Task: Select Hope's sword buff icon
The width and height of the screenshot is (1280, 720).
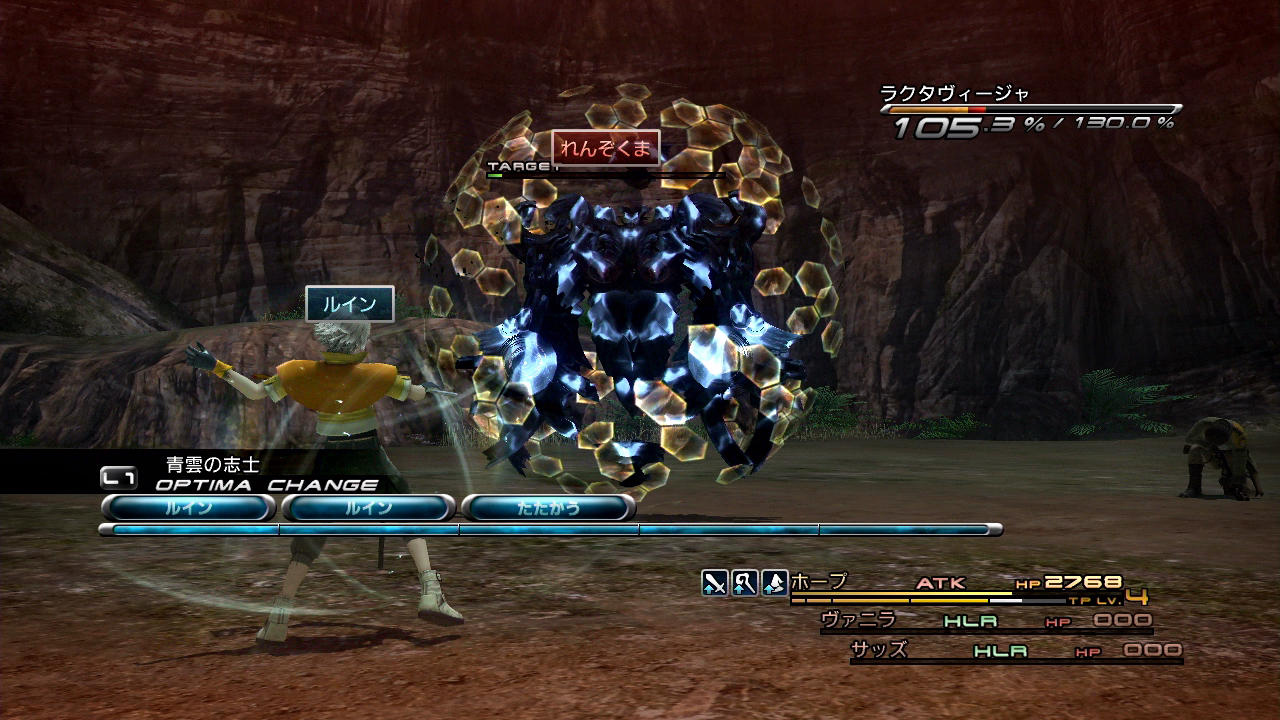Action: pos(714,583)
